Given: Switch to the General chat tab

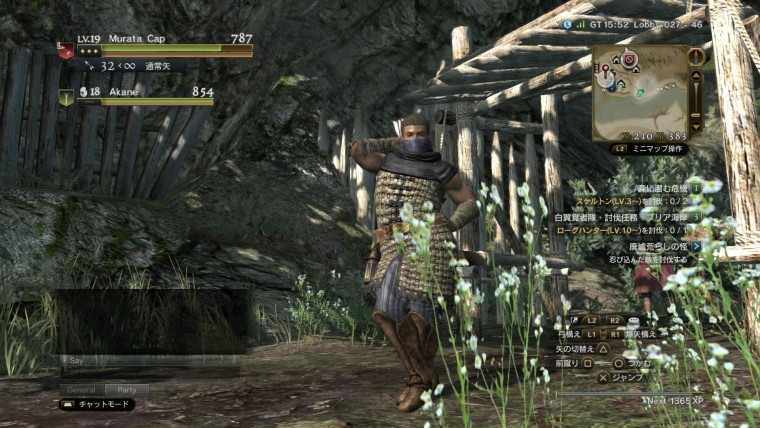Looking at the screenshot, I should [x=78, y=390].
